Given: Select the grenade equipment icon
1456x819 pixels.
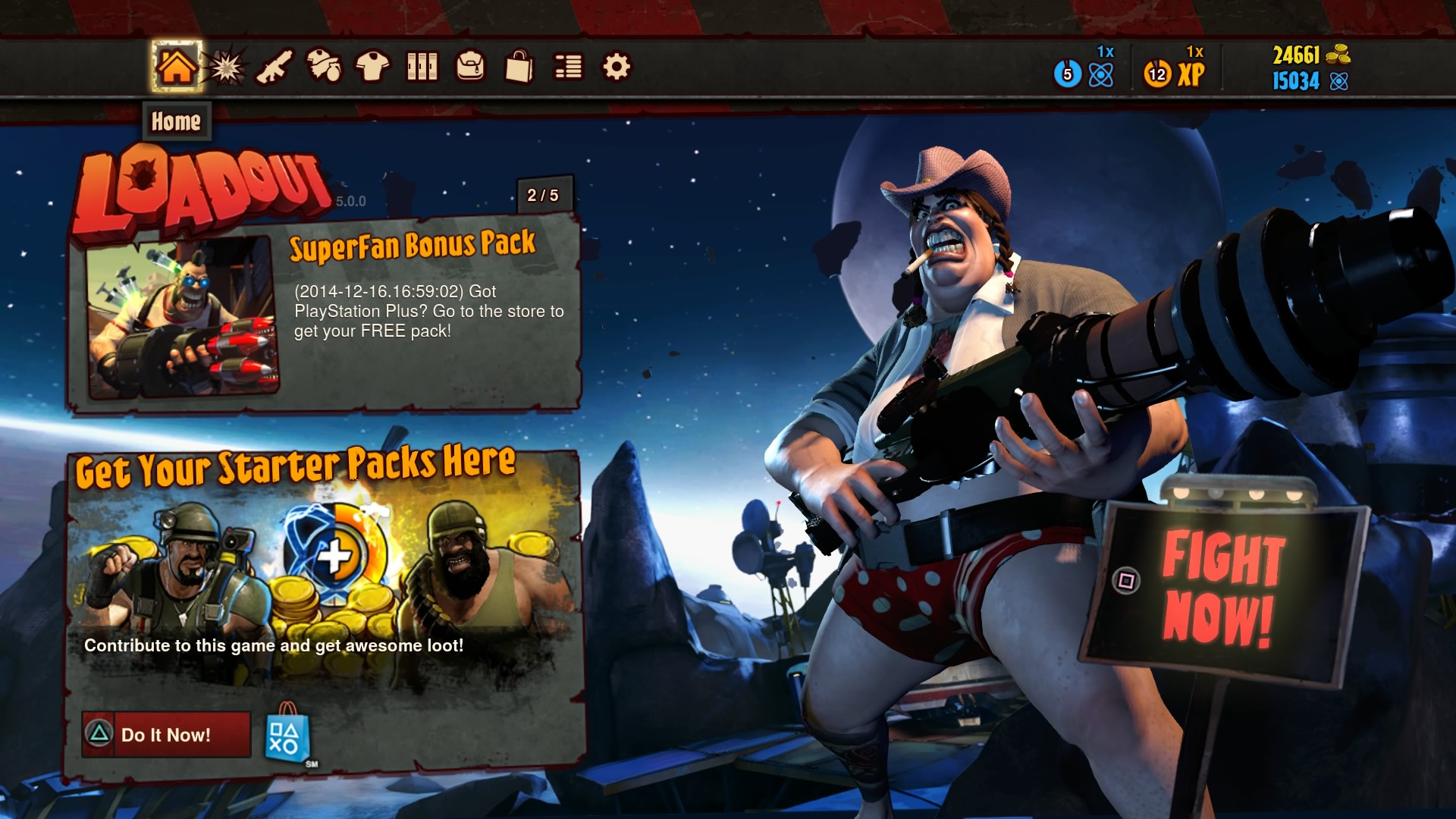Looking at the screenshot, I should click(323, 67).
